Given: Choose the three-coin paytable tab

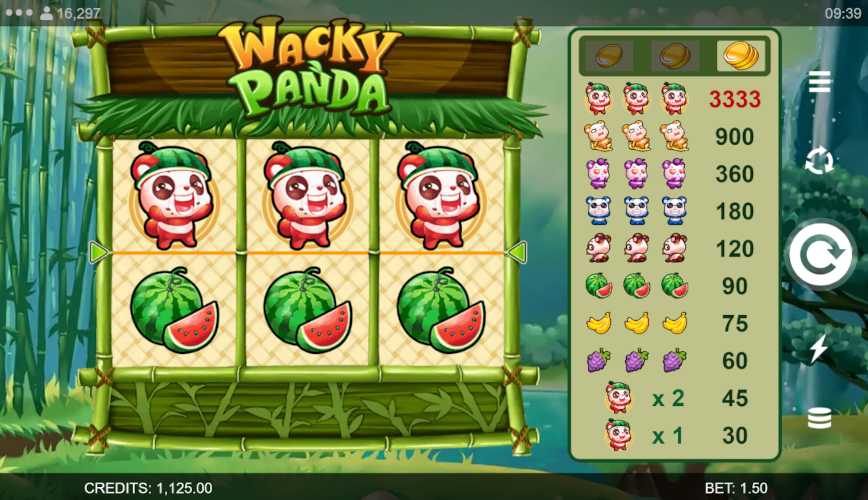Looking at the screenshot, I should (x=739, y=54).
